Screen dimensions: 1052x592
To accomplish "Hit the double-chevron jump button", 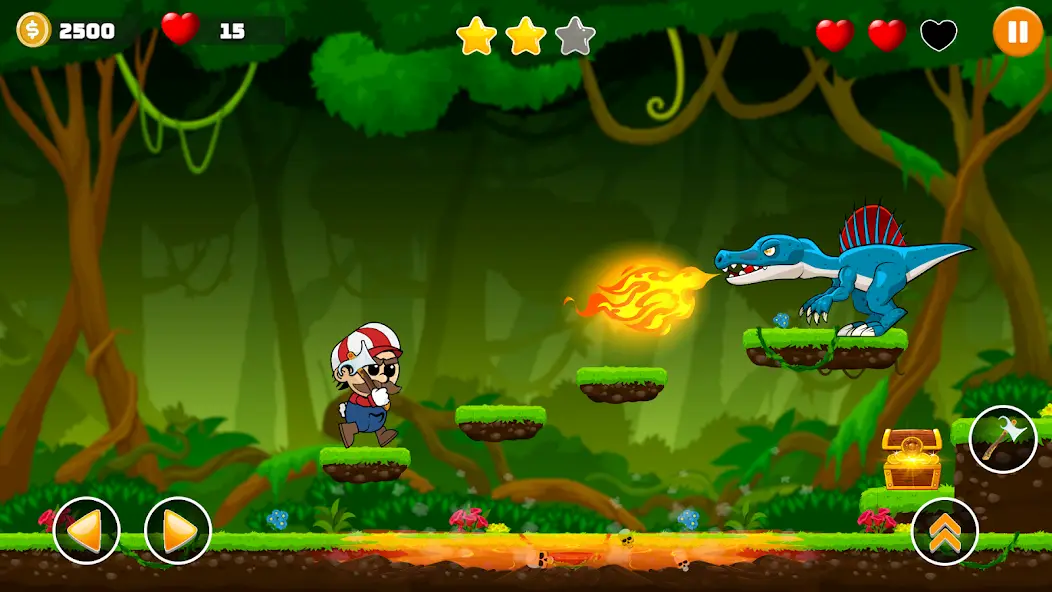I will 944,531.
